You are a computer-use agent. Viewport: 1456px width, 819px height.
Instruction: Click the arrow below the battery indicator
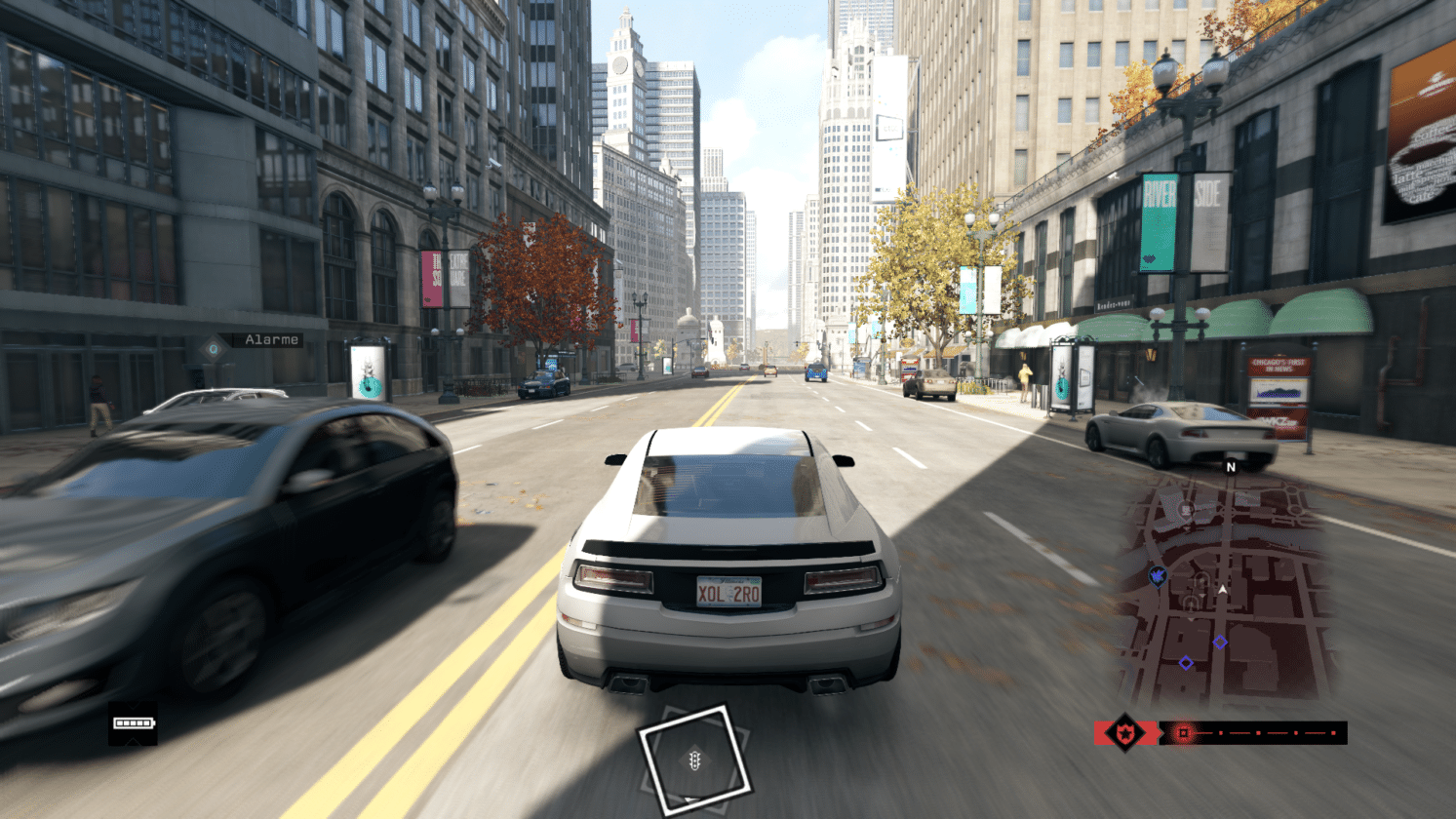pos(133,741)
